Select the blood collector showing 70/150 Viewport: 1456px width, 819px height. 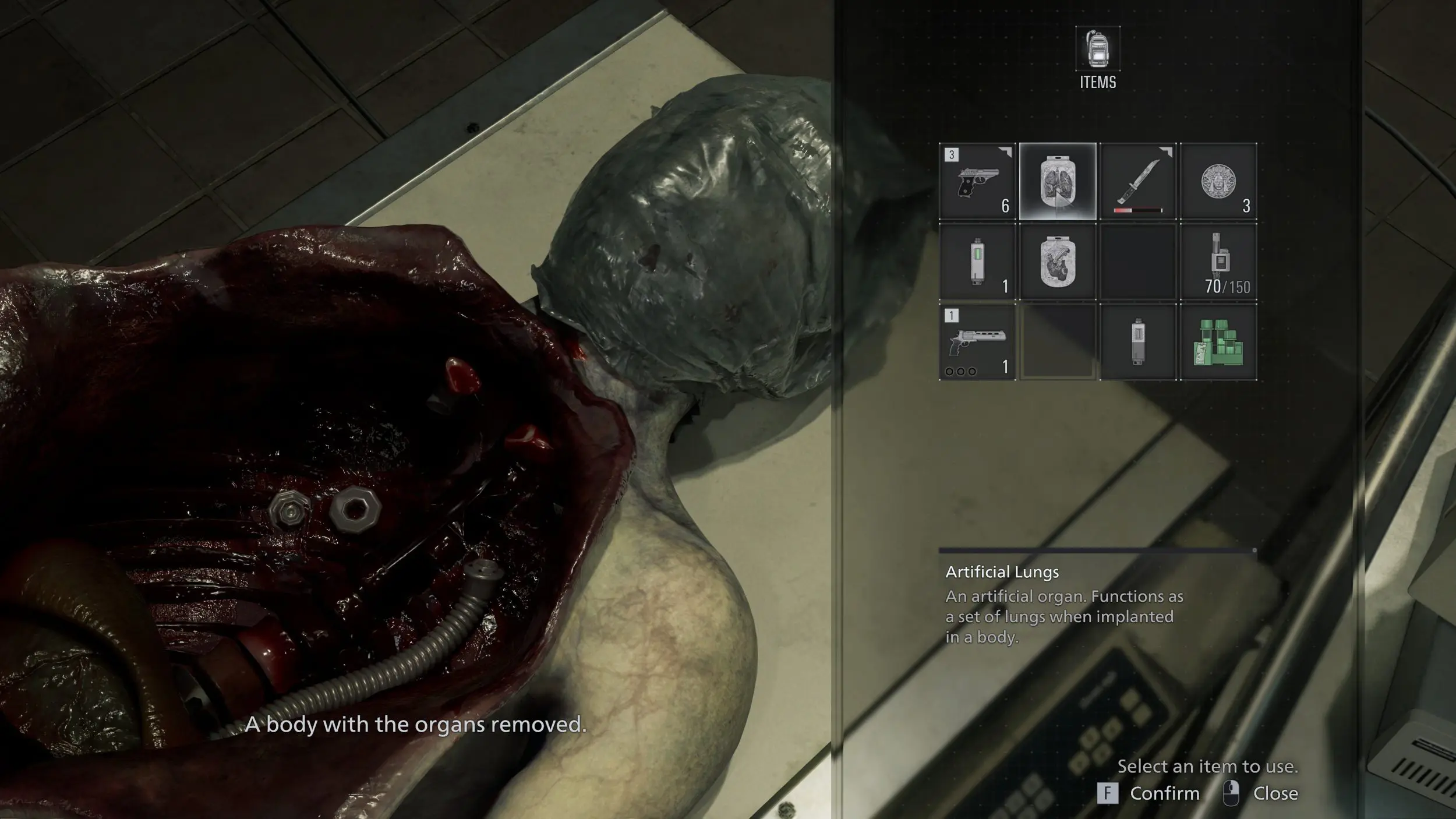point(1218,262)
